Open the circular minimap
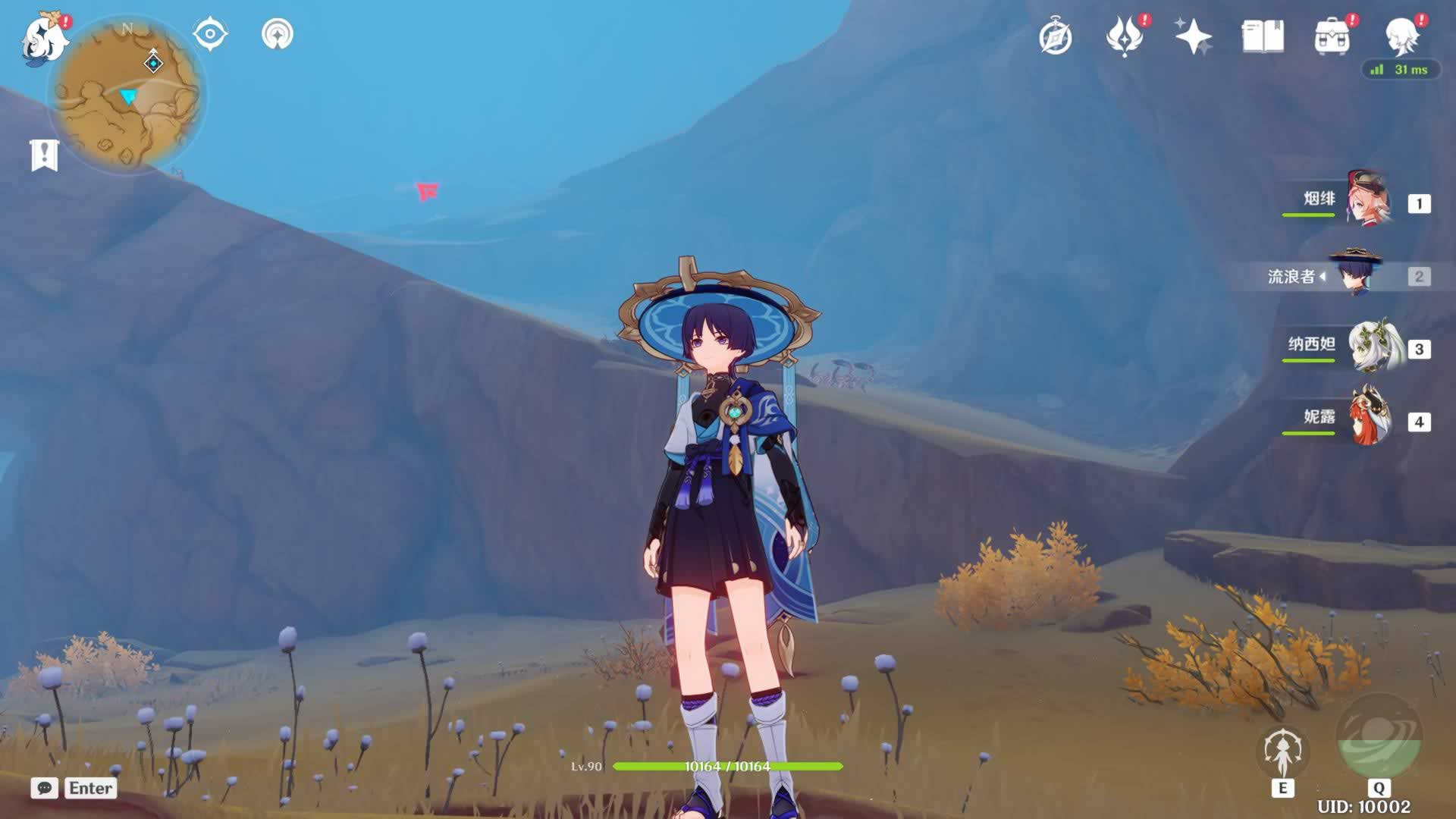 (127, 95)
